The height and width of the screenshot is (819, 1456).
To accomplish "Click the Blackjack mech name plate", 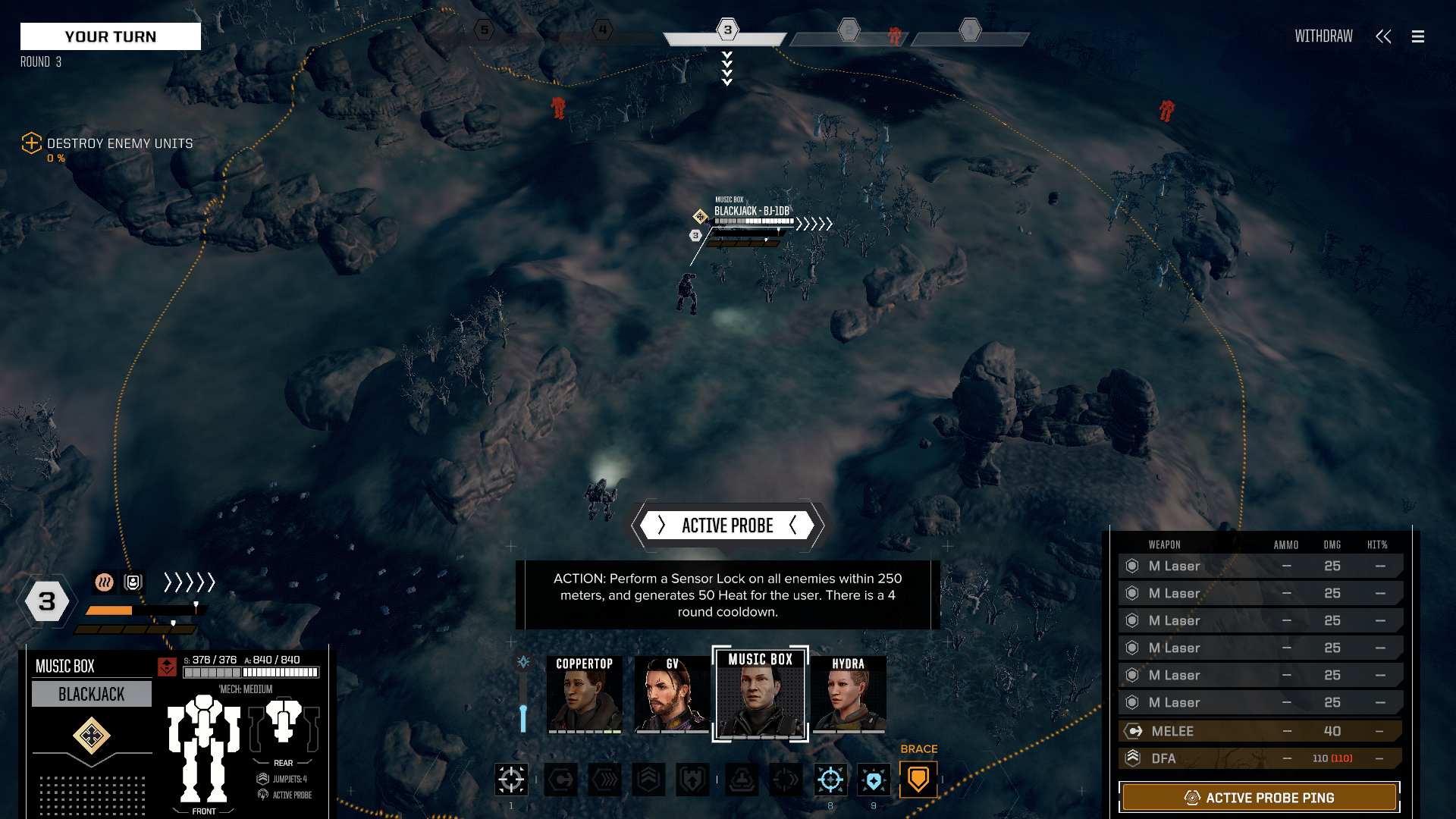I will pyautogui.click(x=91, y=694).
